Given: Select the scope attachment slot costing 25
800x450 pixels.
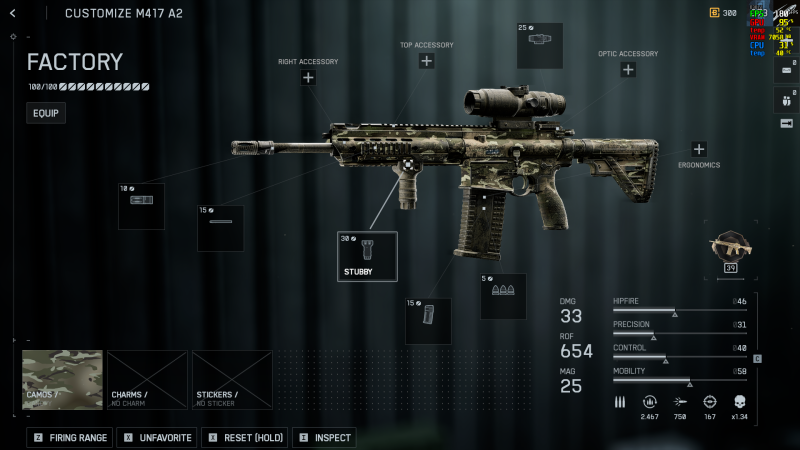Looking at the screenshot, I should click(540, 45).
